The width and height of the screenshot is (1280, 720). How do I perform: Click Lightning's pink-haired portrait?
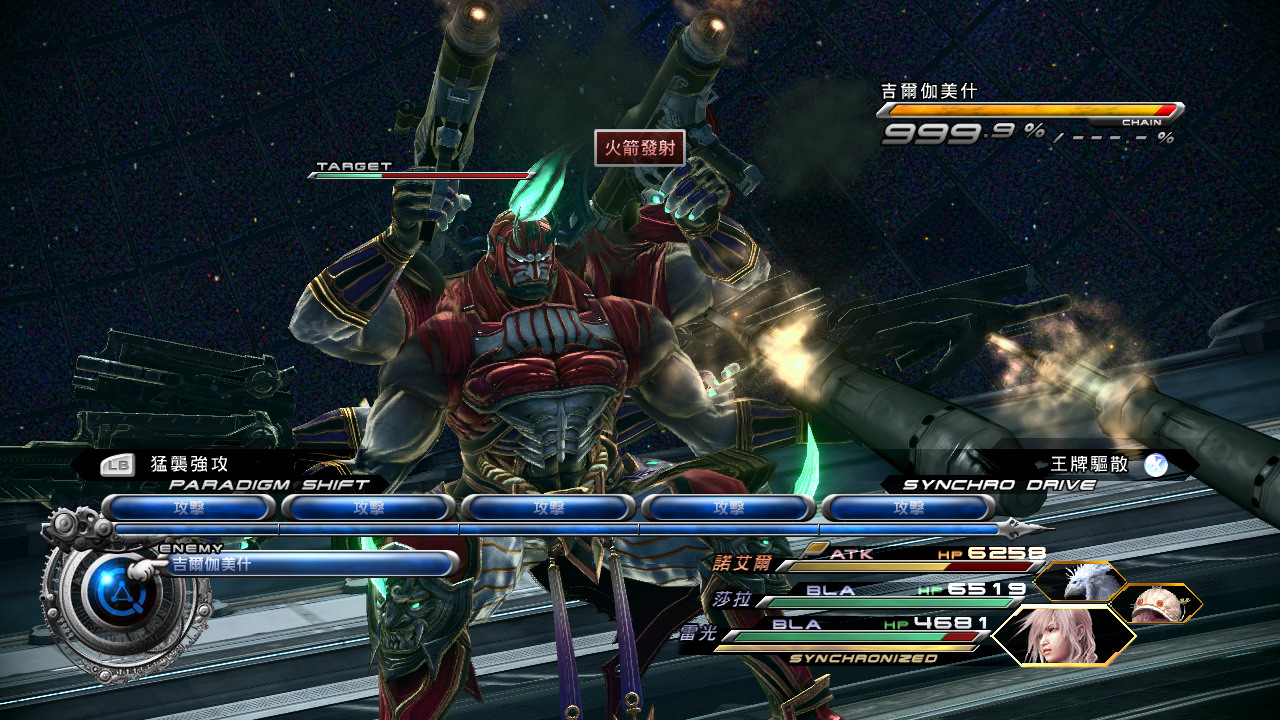pos(1062,636)
